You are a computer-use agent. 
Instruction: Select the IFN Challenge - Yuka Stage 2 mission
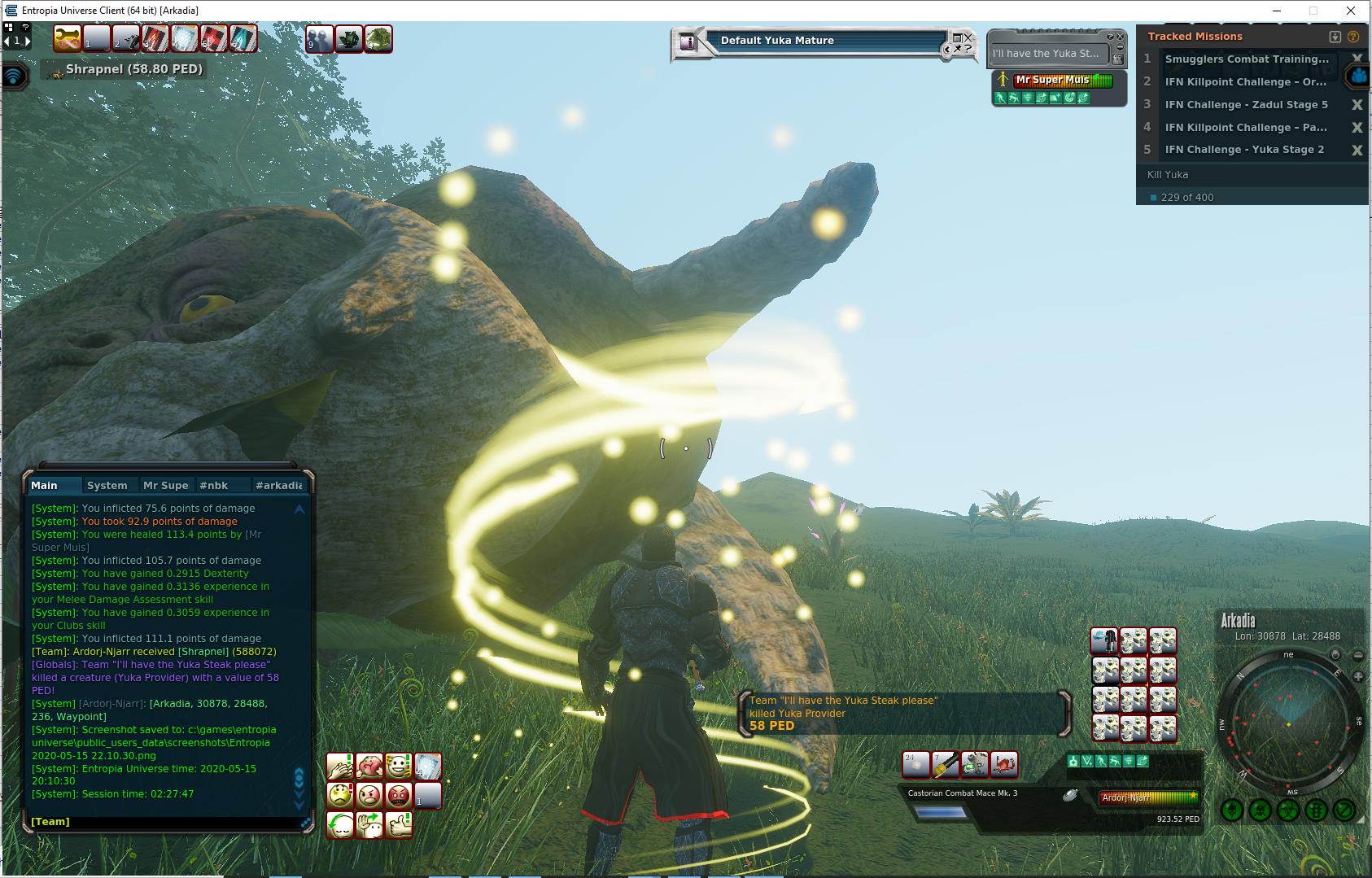tap(1244, 150)
